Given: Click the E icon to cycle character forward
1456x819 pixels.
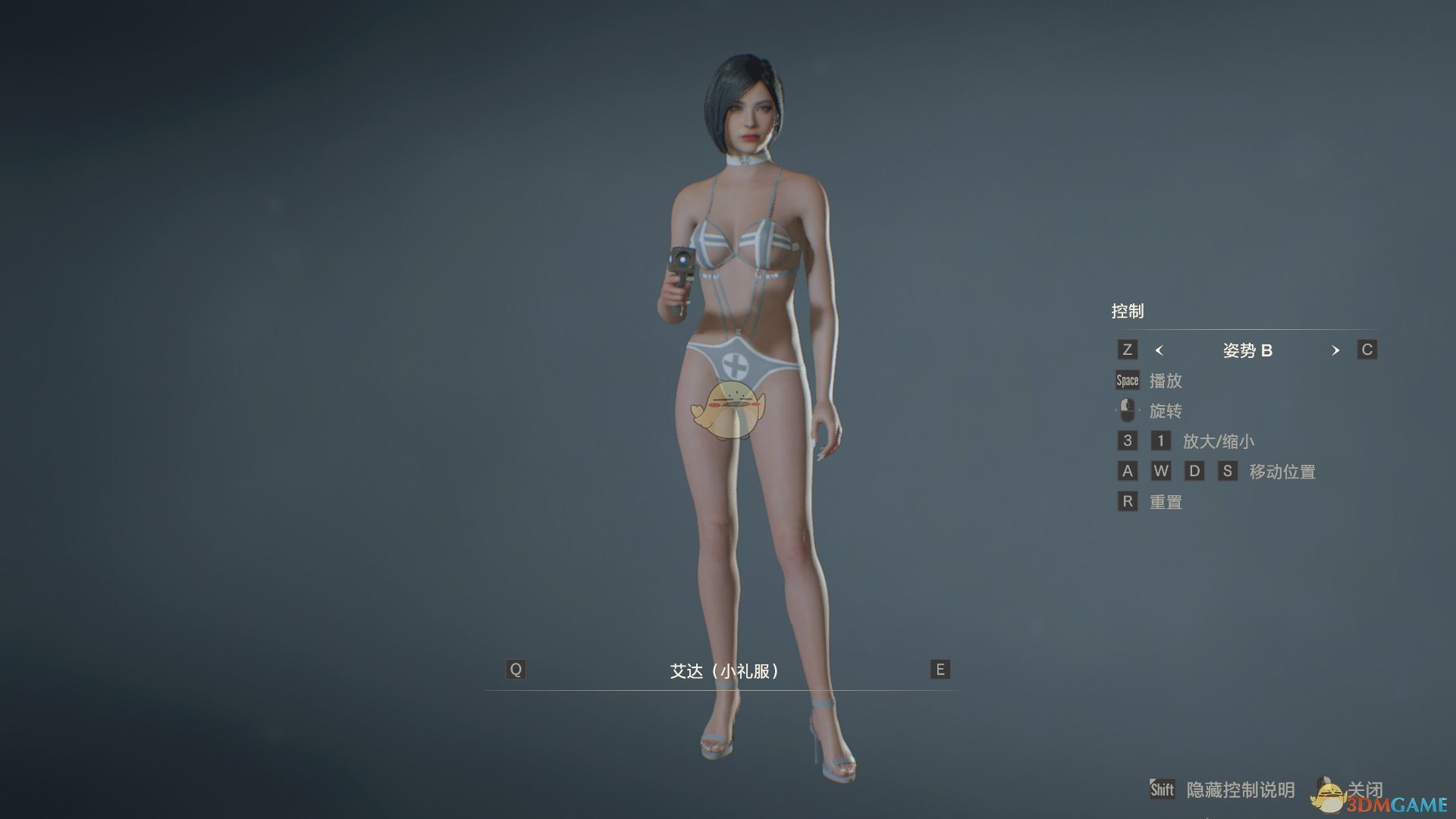Looking at the screenshot, I should tap(939, 670).
